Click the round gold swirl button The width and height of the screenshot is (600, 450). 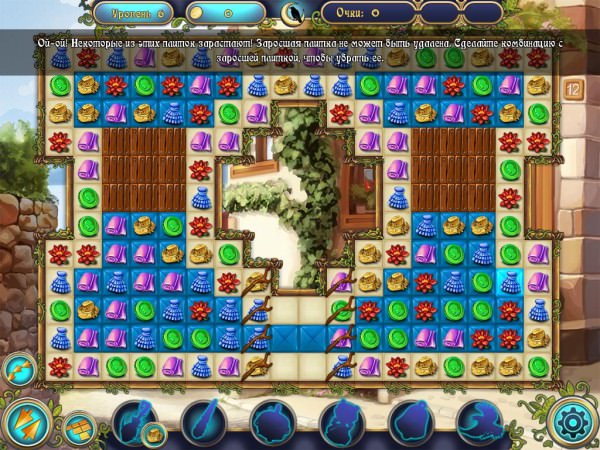pos(17,366)
